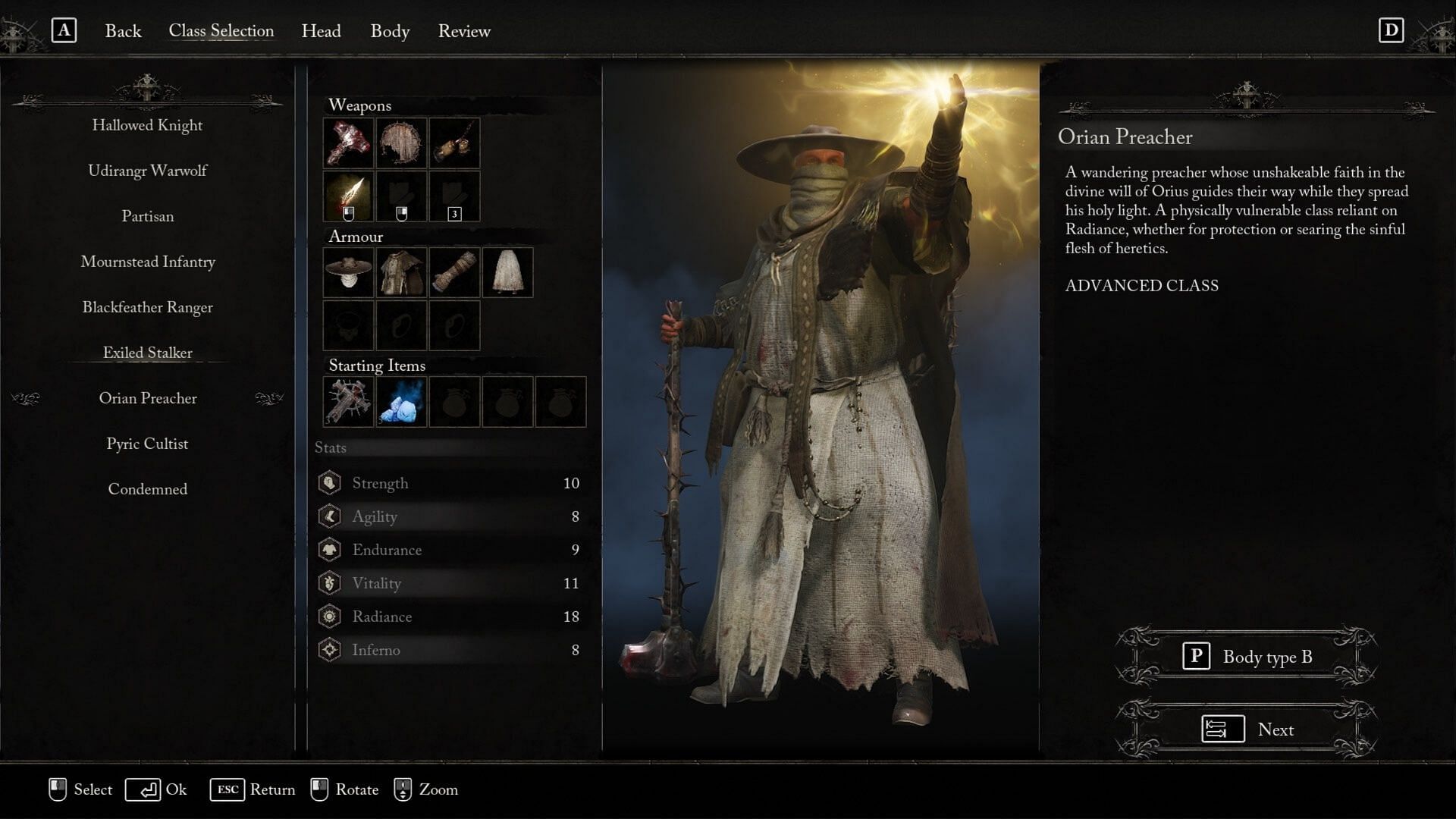Go Back from the top navigation
The image size is (1456, 819).
click(x=123, y=31)
